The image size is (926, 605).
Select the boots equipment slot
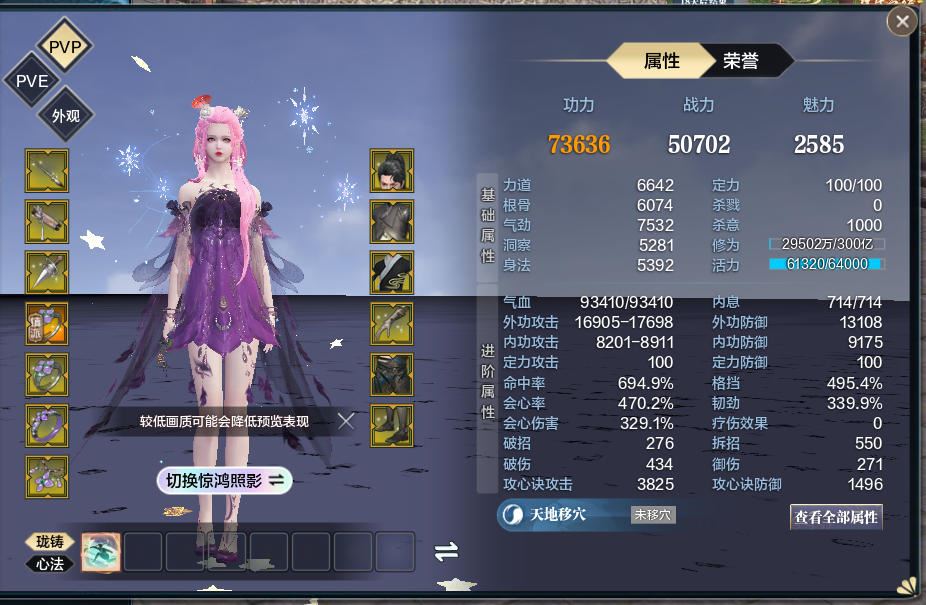tap(392, 425)
